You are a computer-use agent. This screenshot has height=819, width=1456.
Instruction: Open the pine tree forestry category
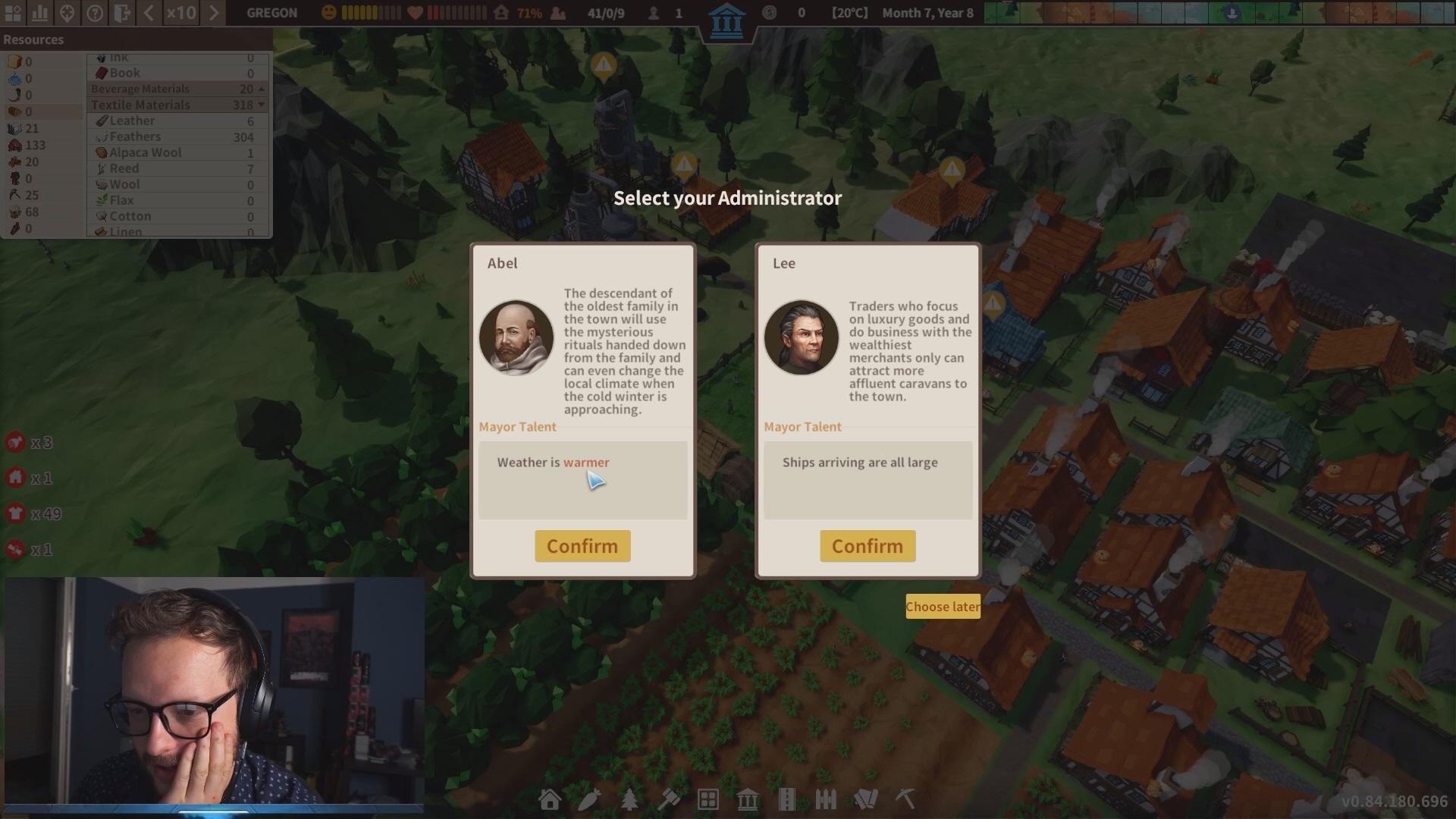pos(629,799)
